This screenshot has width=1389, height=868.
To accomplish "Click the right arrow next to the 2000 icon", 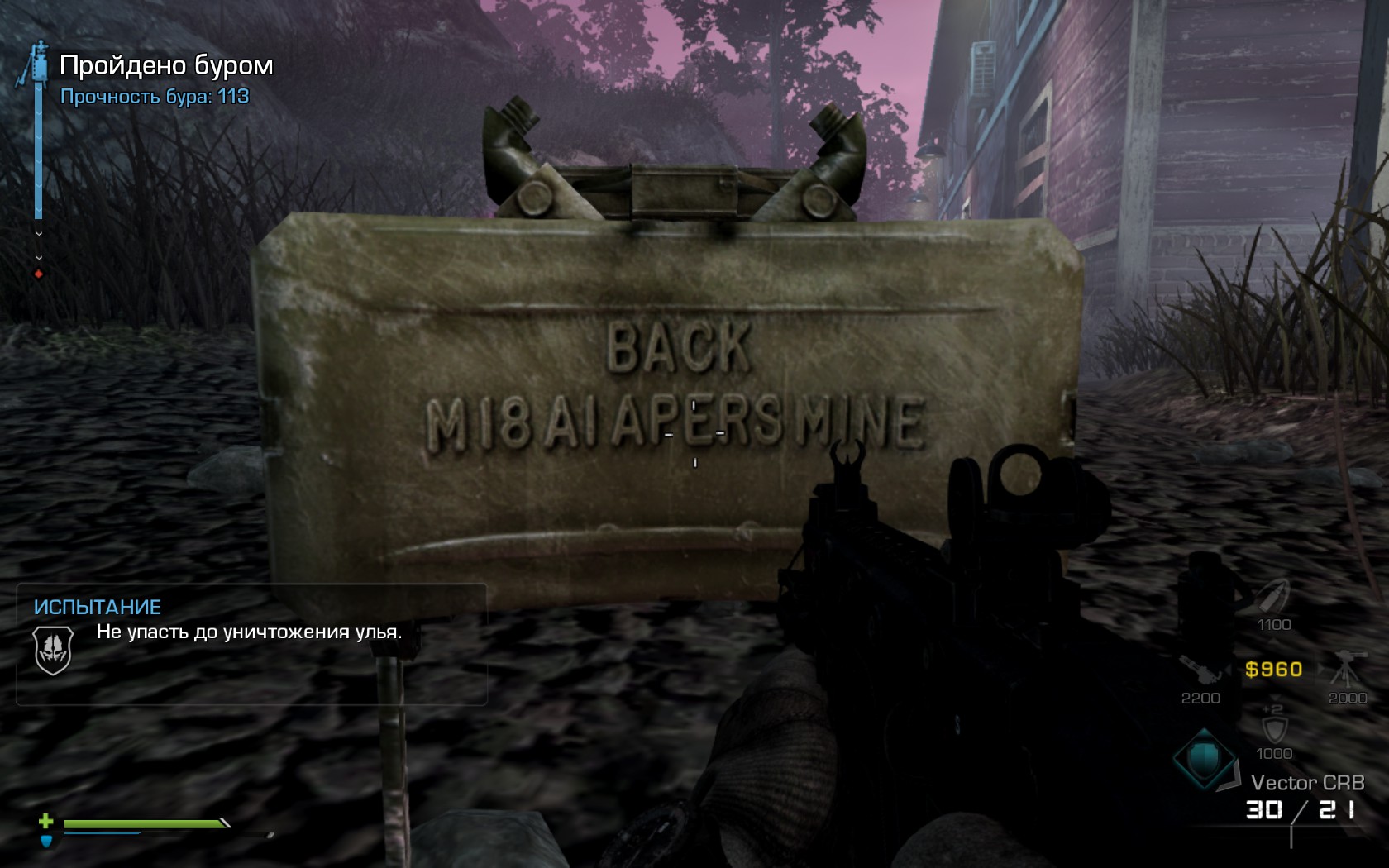I will pyautogui.click(x=1320, y=670).
